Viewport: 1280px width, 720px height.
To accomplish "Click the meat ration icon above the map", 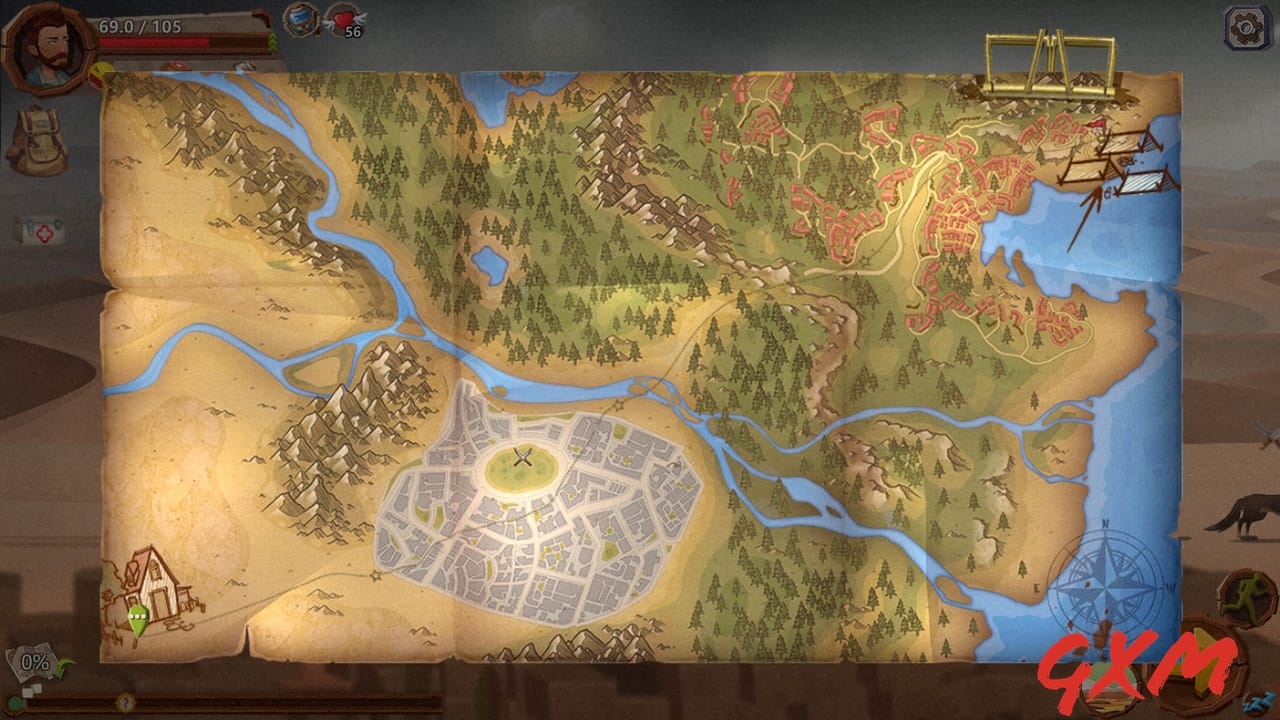I will (x=177, y=63).
